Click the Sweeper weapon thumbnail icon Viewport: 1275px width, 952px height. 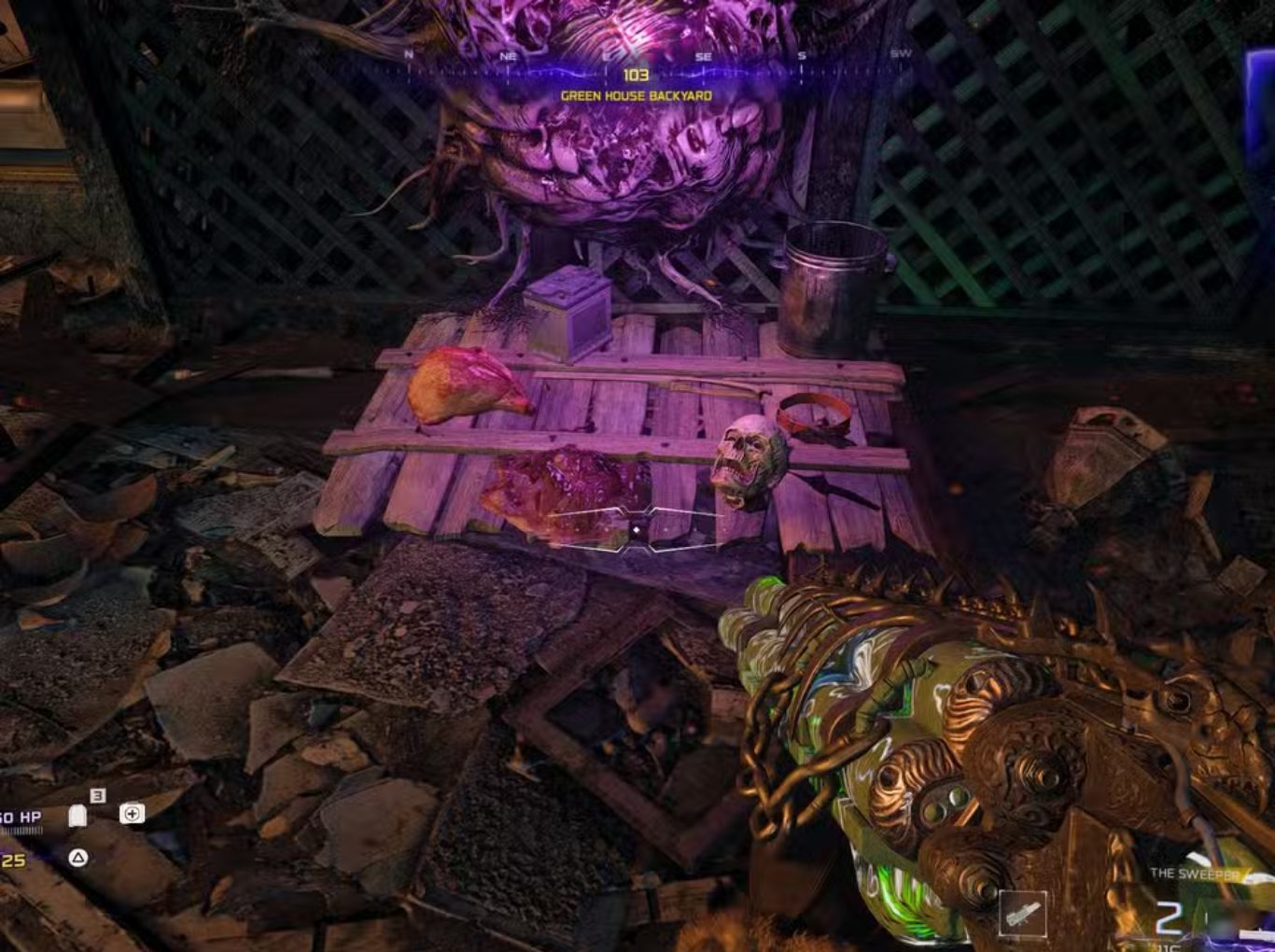coord(1024,913)
